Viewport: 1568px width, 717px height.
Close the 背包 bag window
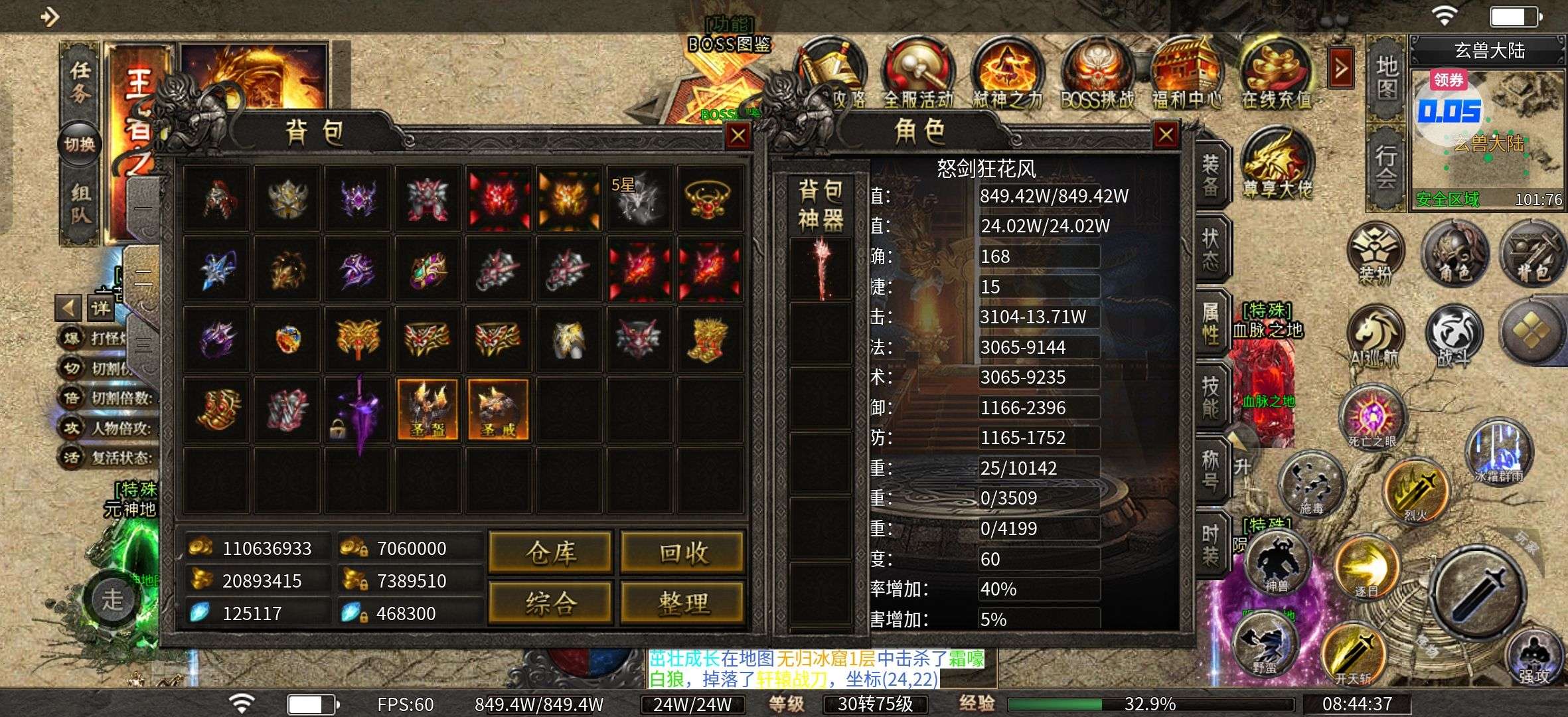[738, 136]
